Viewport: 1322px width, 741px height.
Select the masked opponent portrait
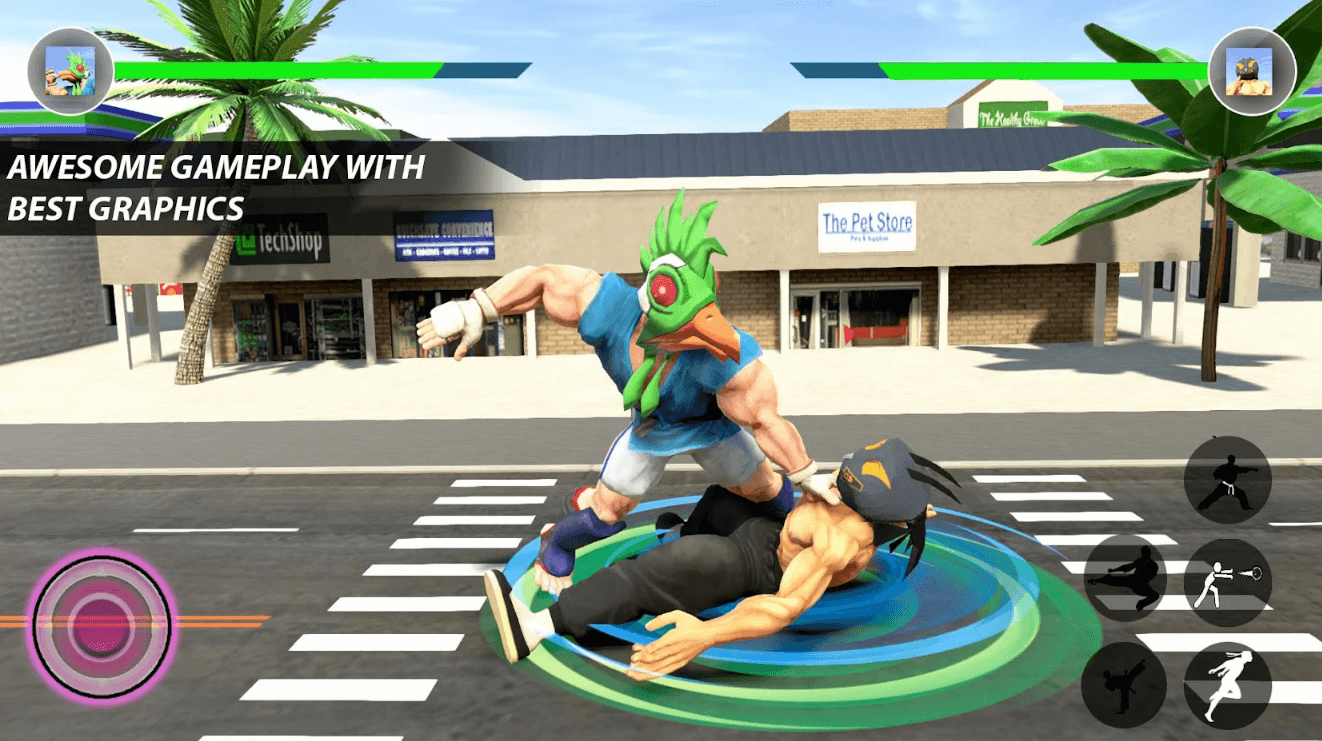coord(1251,71)
